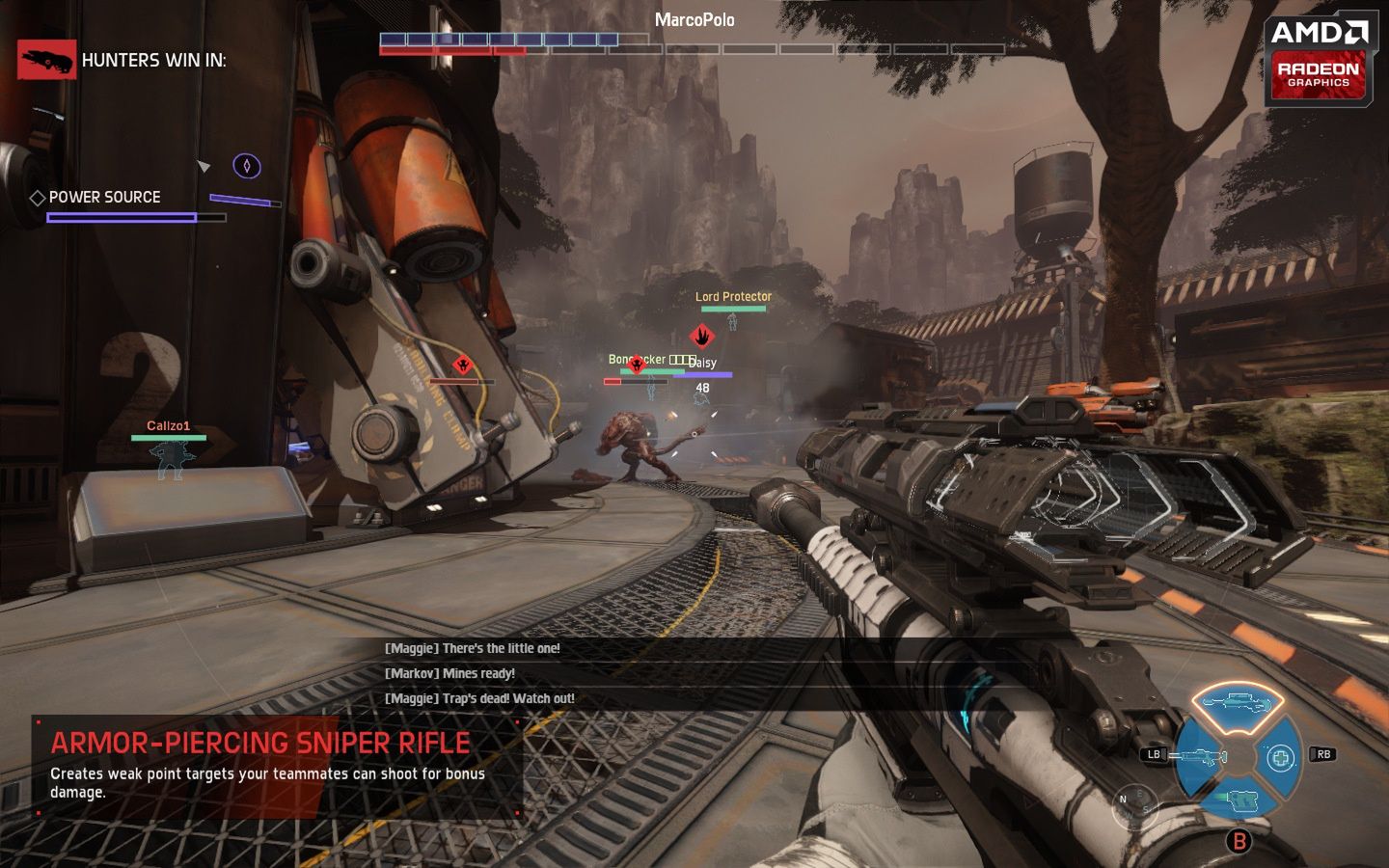Select the sniper rifle wedge in the weapon wheel
The image size is (1389, 868).
[x=1237, y=703]
